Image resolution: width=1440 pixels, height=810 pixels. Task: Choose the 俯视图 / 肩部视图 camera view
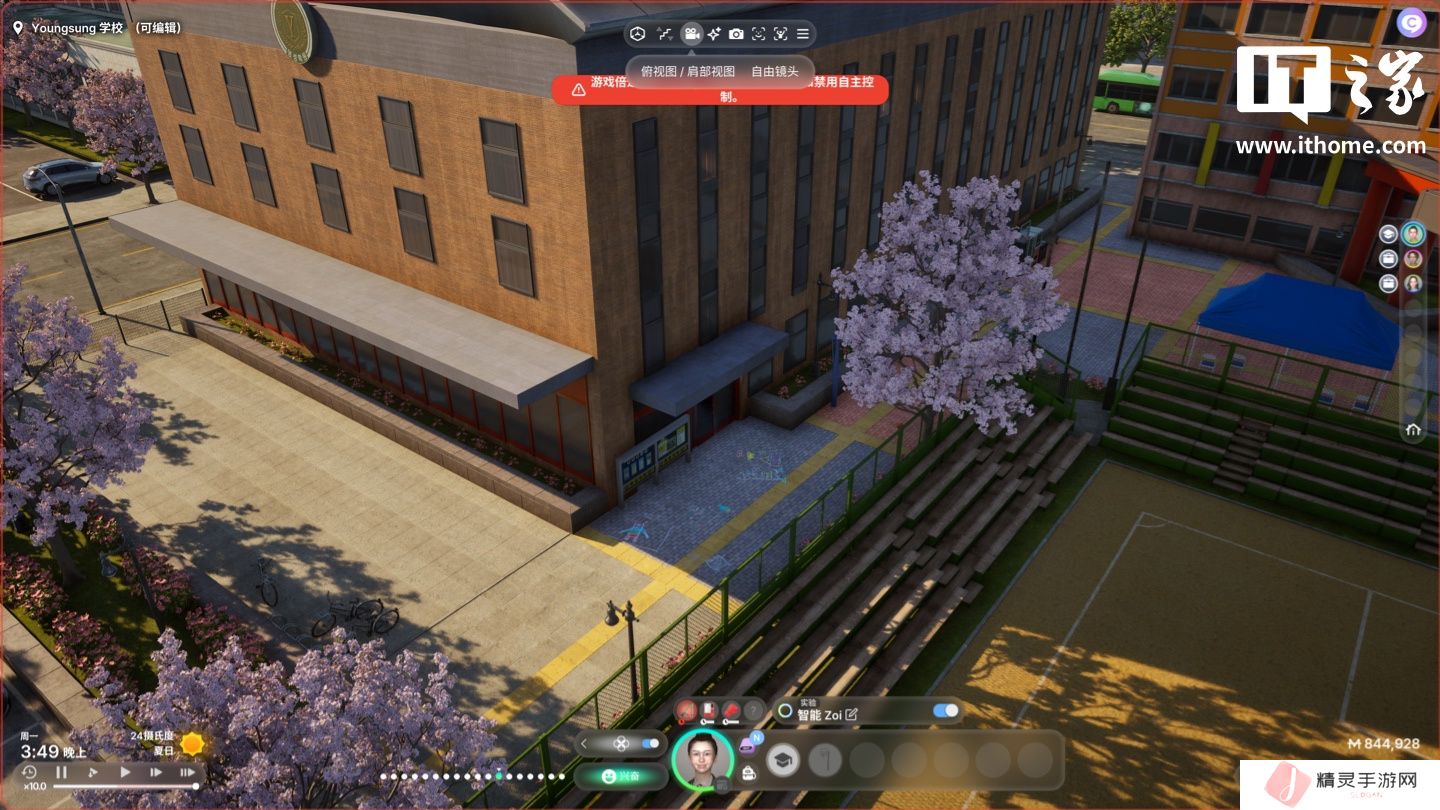tap(688, 71)
